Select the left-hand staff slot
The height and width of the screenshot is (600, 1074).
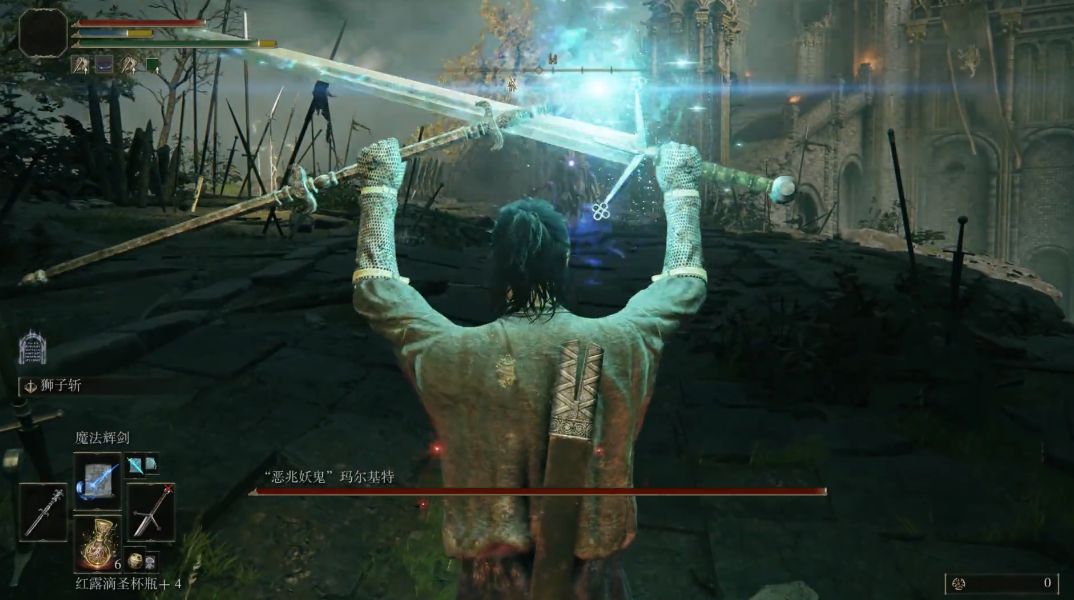pyautogui.click(x=43, y=511)
